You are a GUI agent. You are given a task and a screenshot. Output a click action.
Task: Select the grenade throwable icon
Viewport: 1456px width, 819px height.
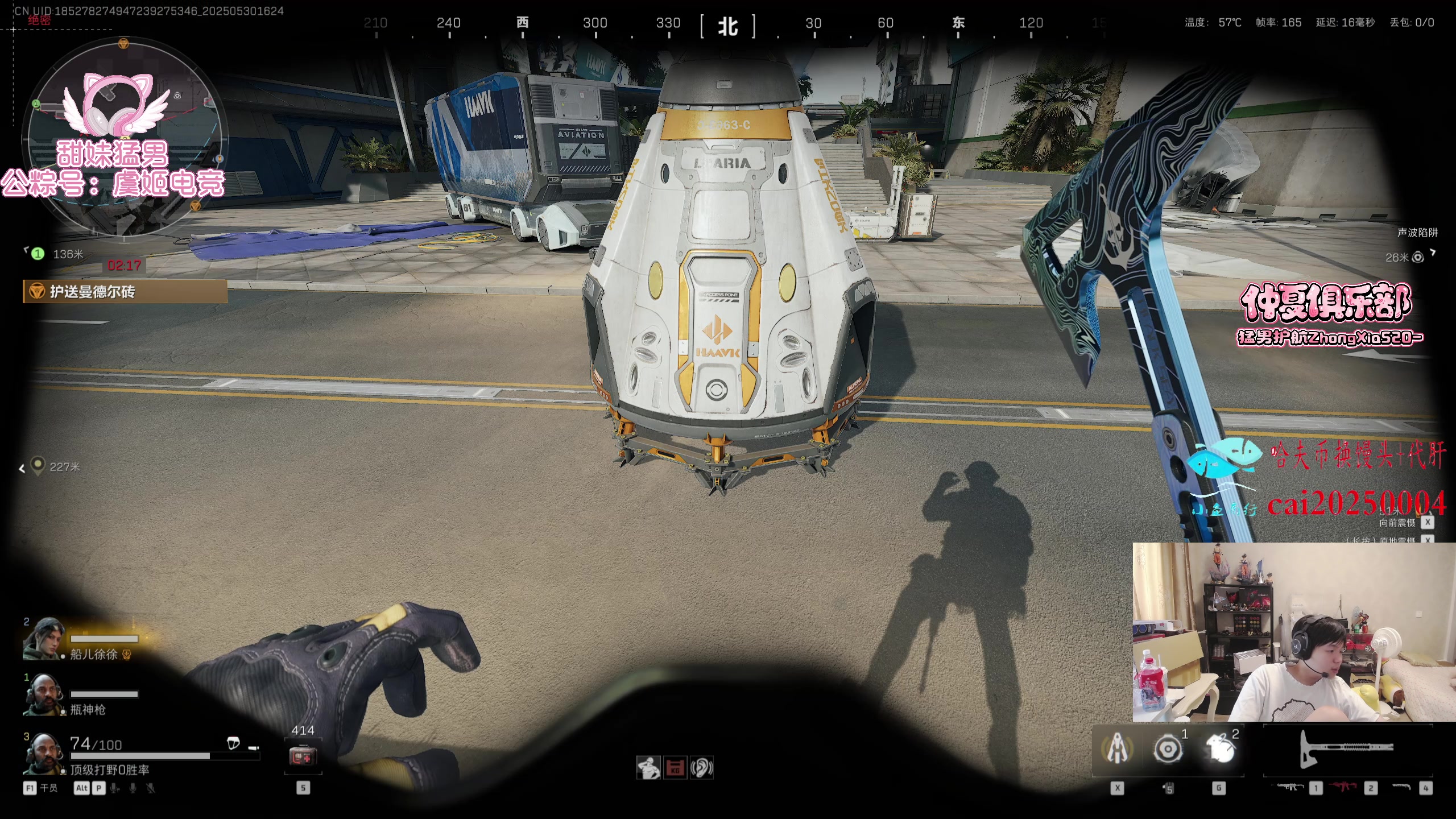click(x=1219, y=748)
